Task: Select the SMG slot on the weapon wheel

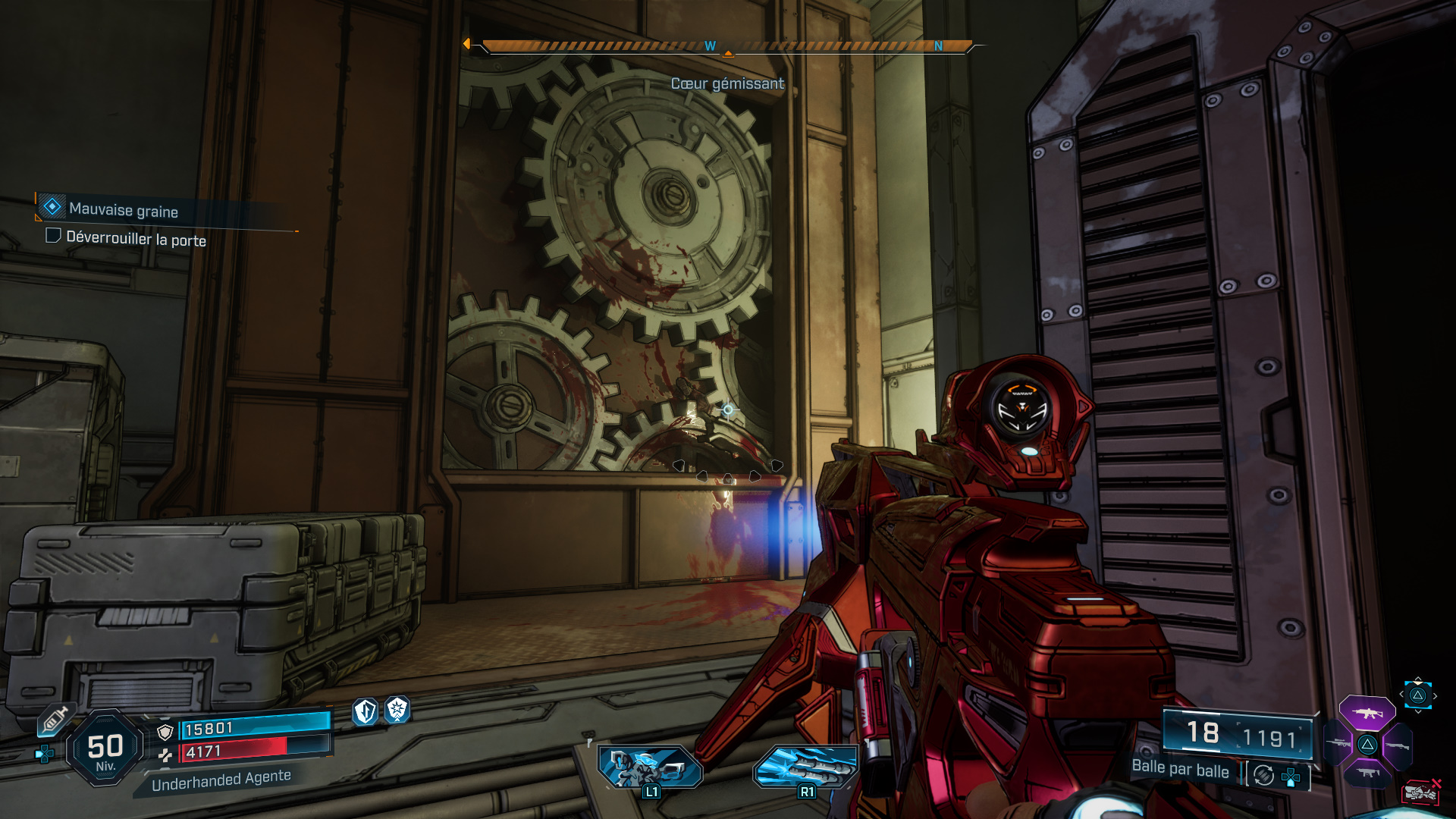Action: coord(1367,773)
